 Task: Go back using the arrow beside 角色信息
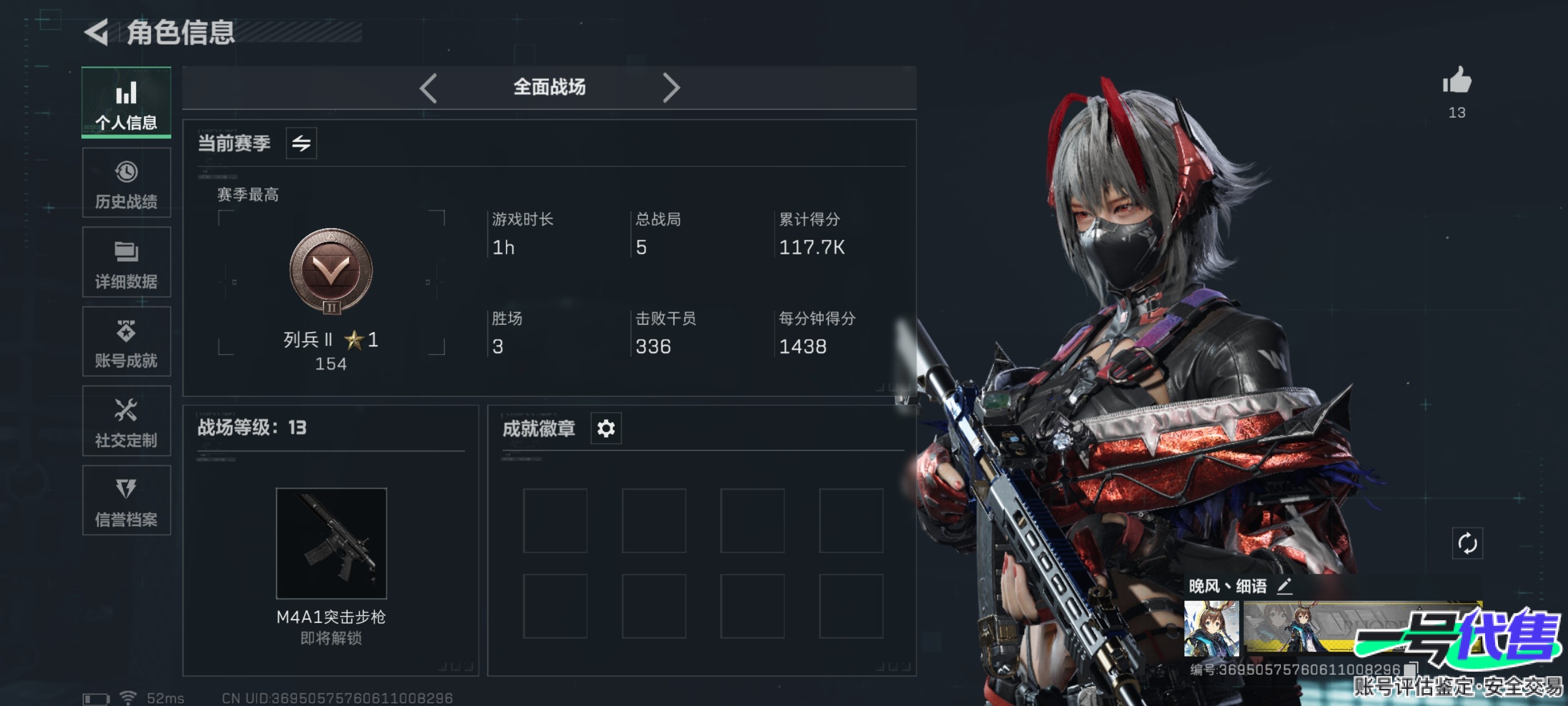[97, 32]
